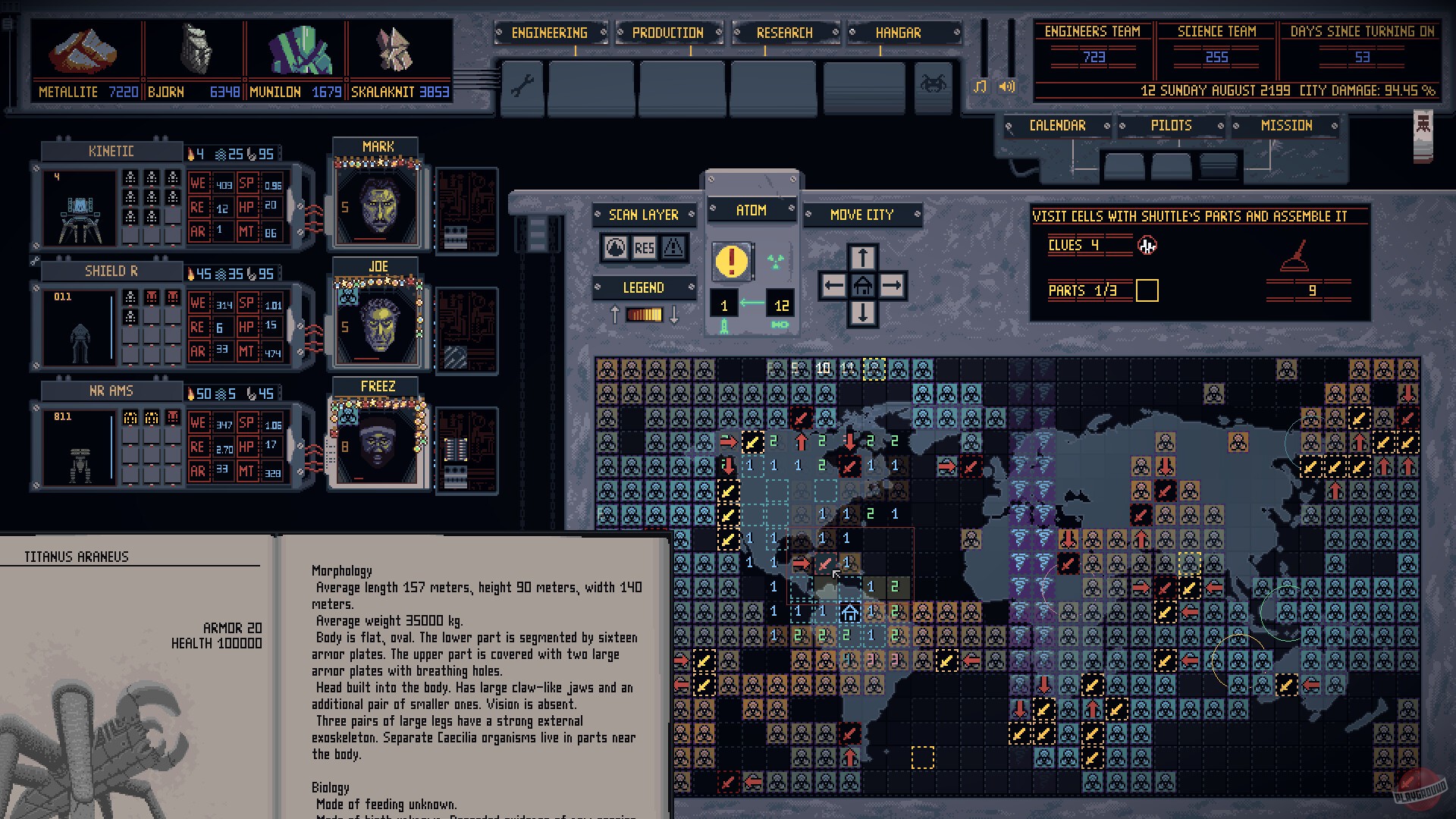Toggle the music note icon
Image resolution: width=1456 pixels, height=819 pixels.
tap(980, 87)
